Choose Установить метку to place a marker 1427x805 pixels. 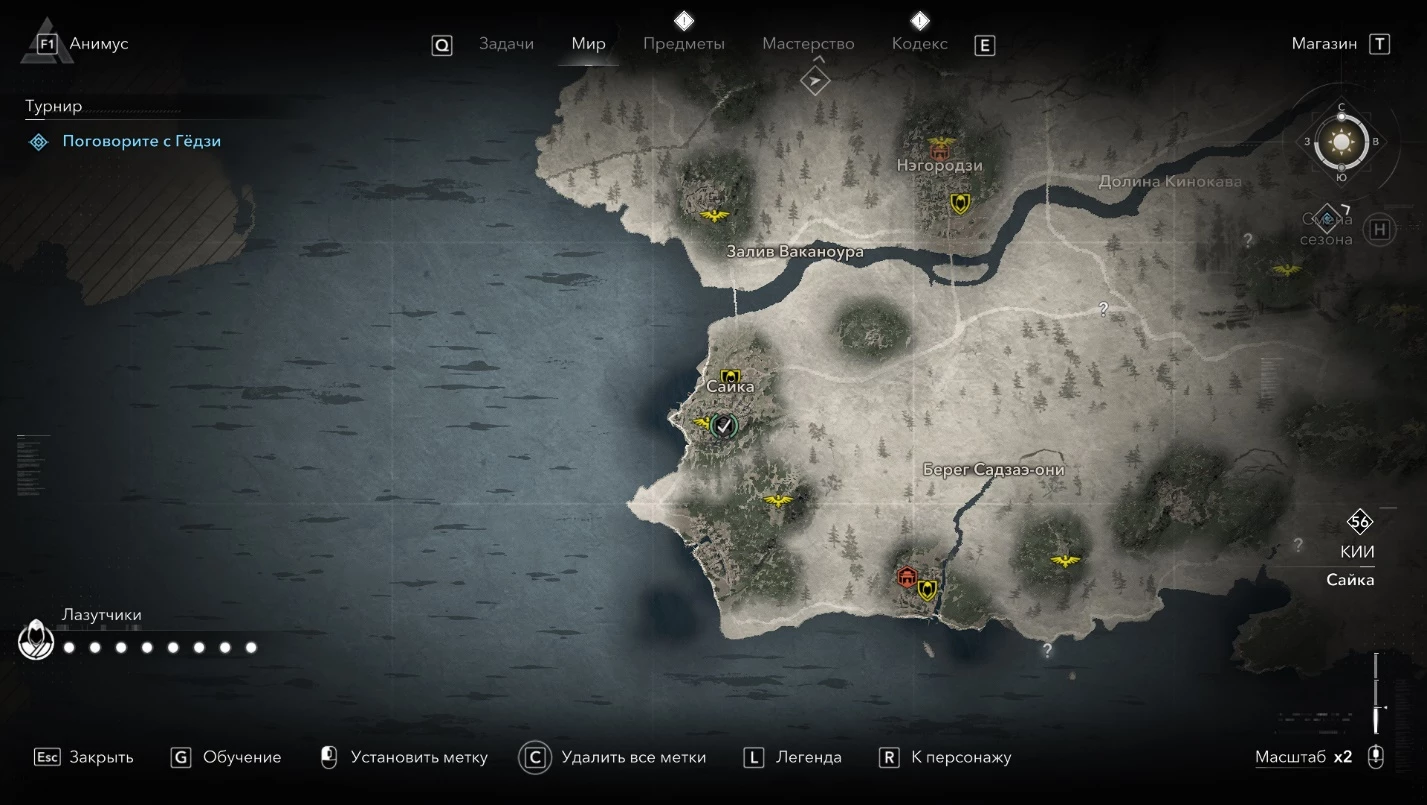[419, 757]
